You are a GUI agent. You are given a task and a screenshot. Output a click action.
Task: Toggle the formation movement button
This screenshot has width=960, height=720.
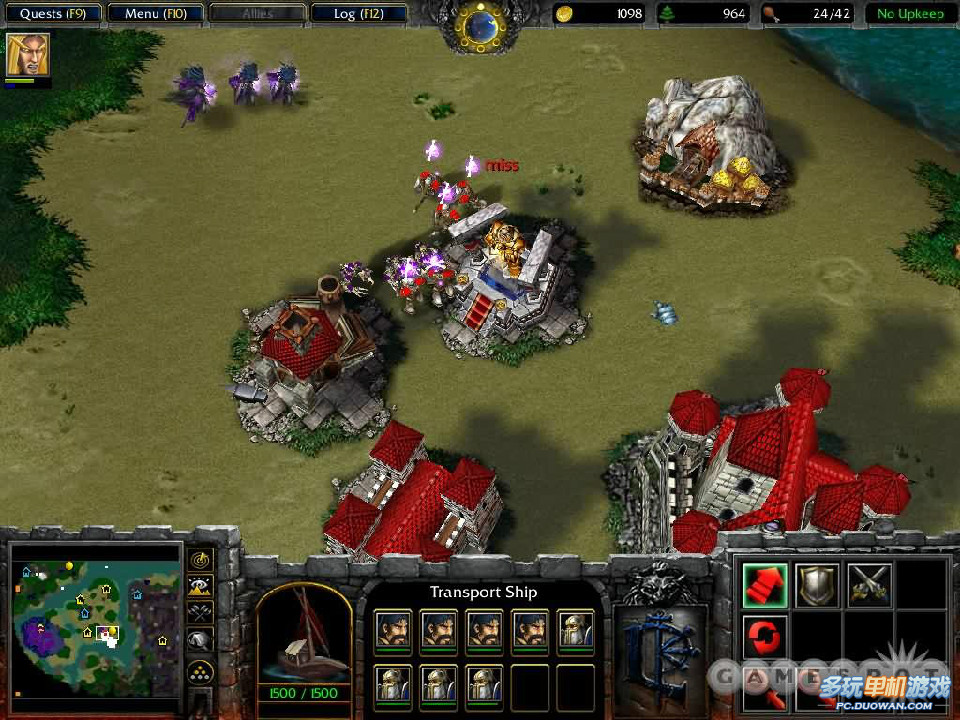click(x=200, y=671)
